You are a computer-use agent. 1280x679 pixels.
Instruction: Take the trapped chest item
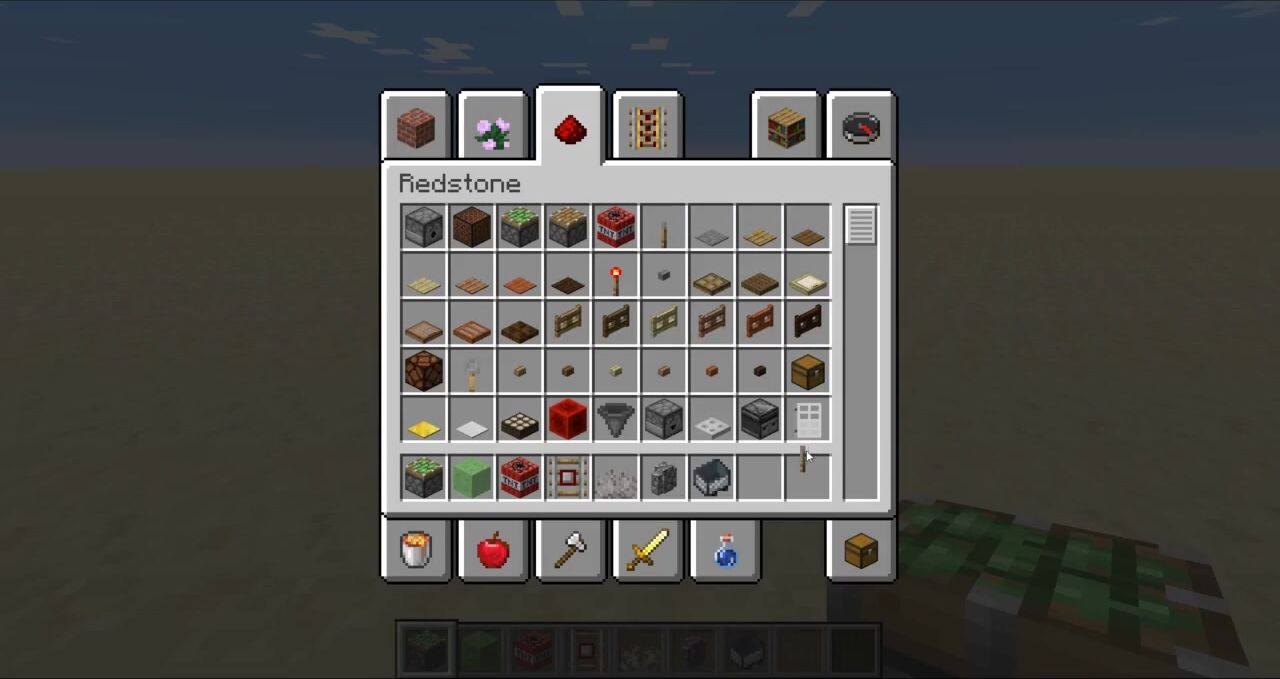(x=807, y=371)
